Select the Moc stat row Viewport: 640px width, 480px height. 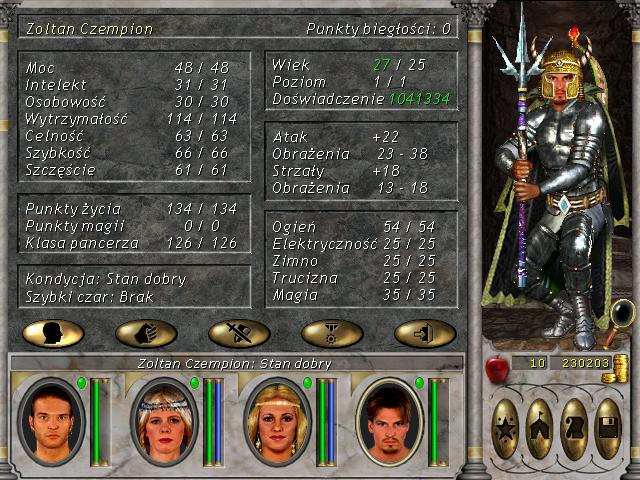click(135, 67)
